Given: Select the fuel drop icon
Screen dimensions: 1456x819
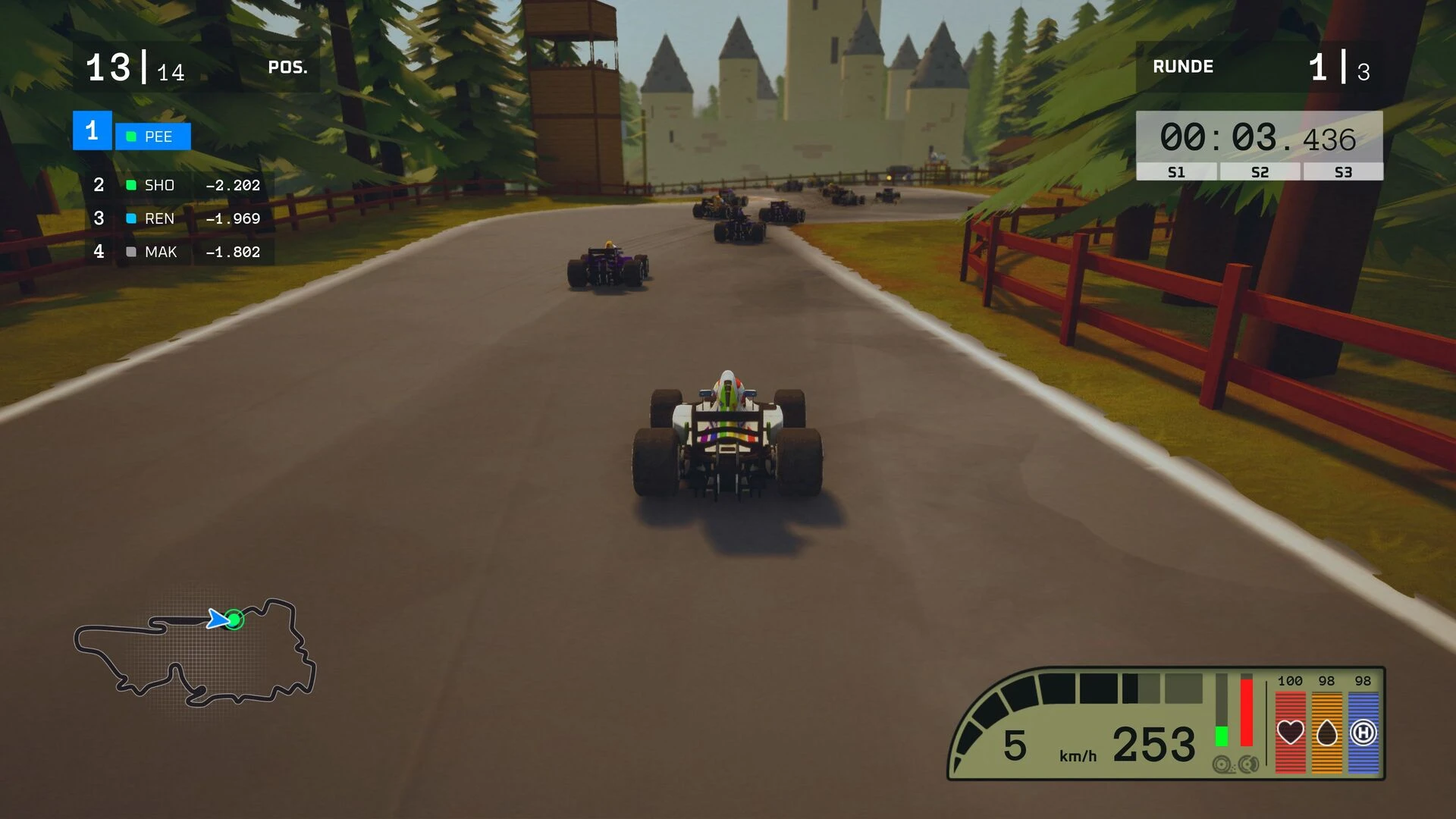Looking at the screenshot, I should (x=1326, y=733).
